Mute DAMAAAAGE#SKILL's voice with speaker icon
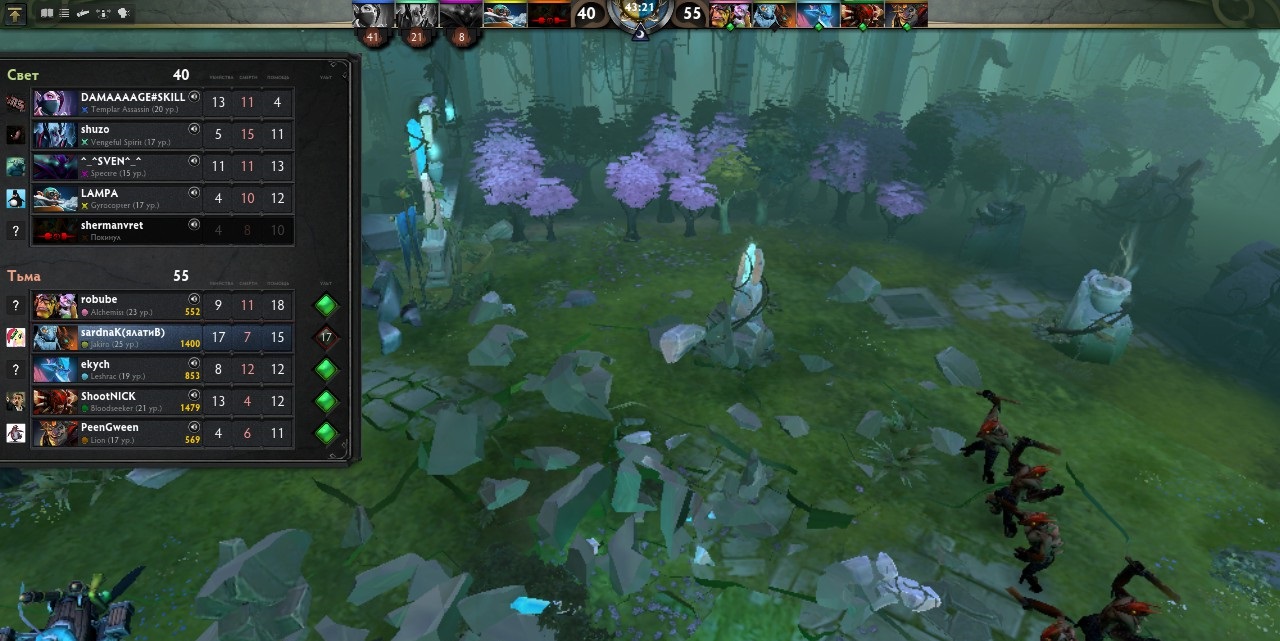 click(x=194, y=97)
